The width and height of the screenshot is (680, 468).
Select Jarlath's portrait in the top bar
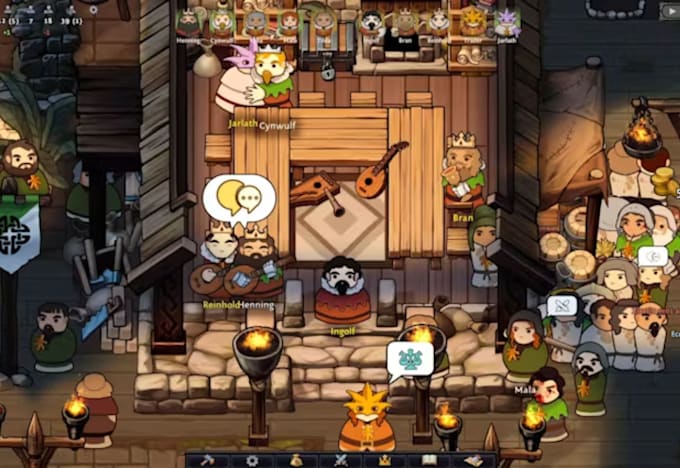pos(507,22)
